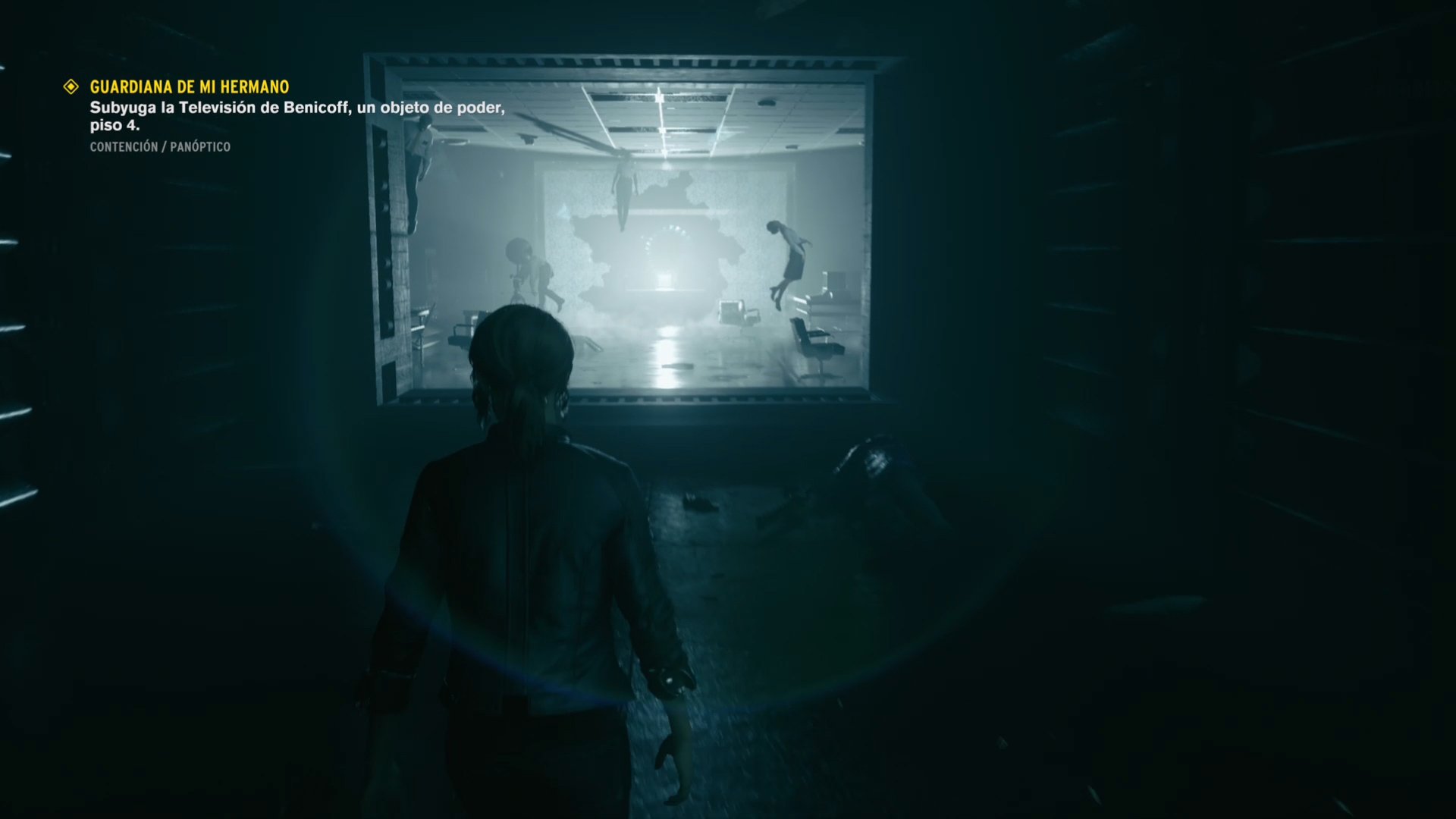Click the yellow diamond mission marker icon
The image size is (1456, 819).
(71, 87)
